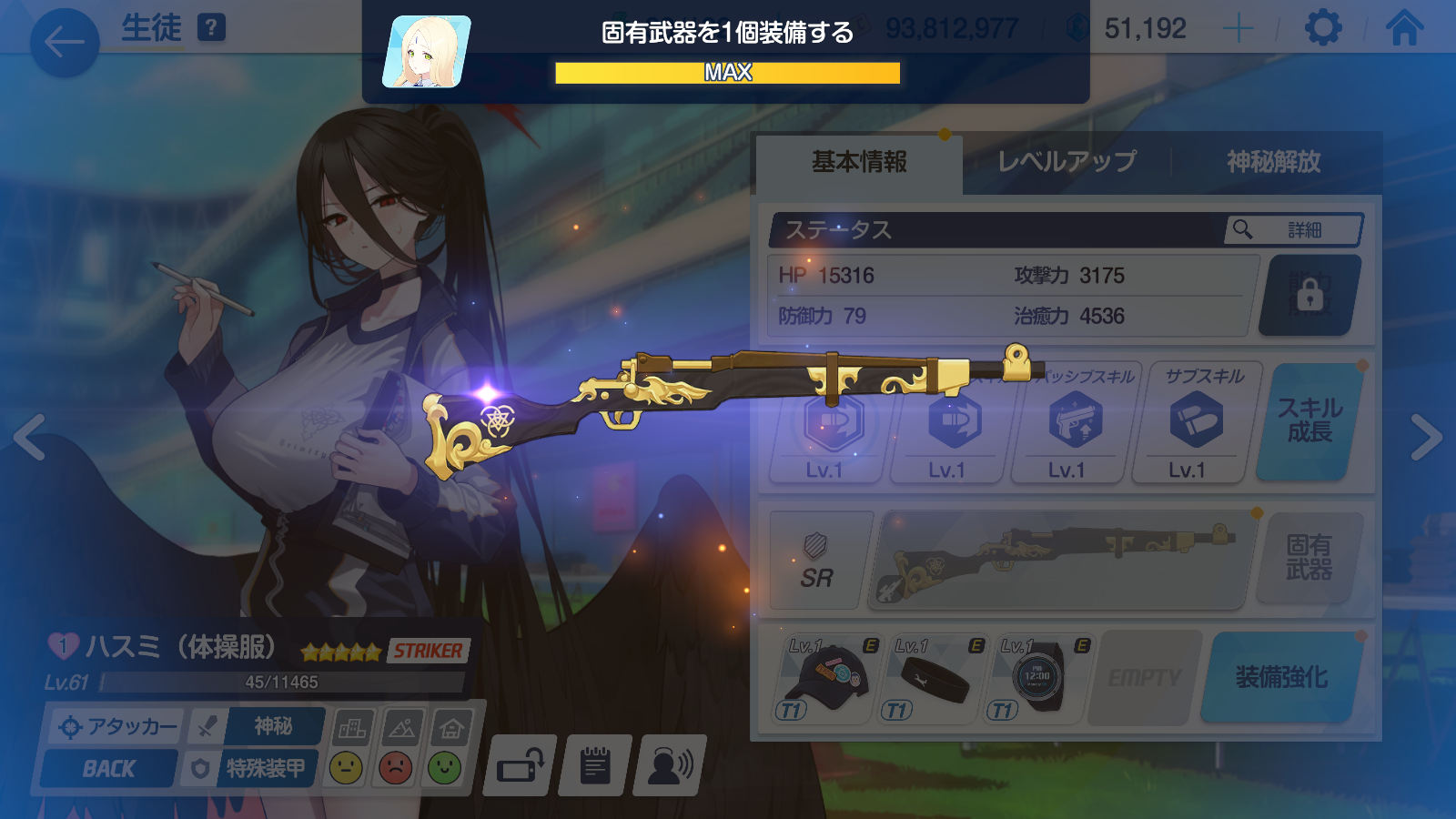Open the 装備強化 equipment upgrade

coord(1281,677)
